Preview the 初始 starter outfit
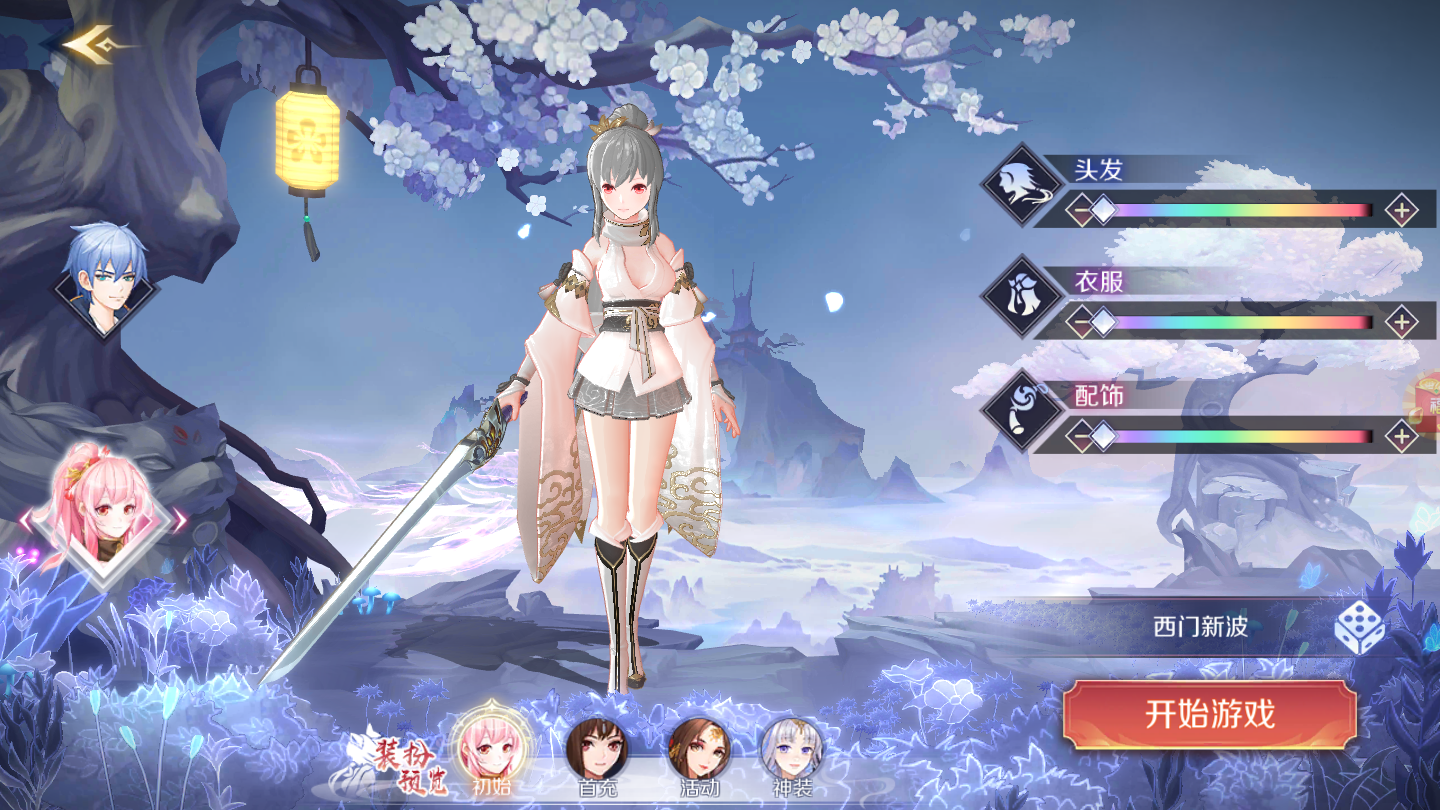This screenshot has width=1440, height=810. tap(491, 752)
